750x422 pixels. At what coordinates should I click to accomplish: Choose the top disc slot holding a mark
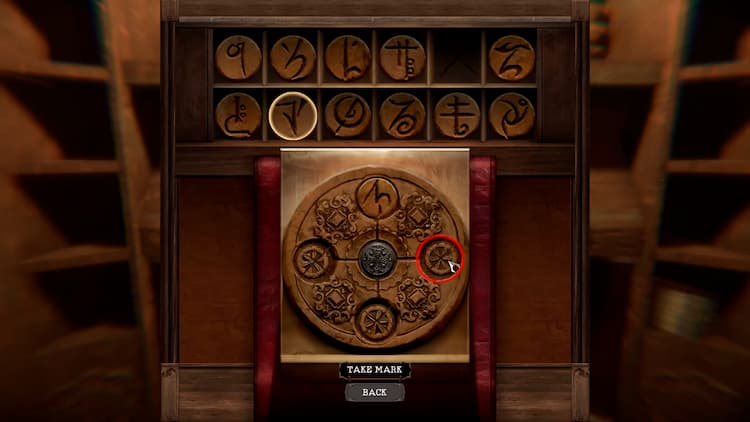pyautogui.click(x=378, y=198)
